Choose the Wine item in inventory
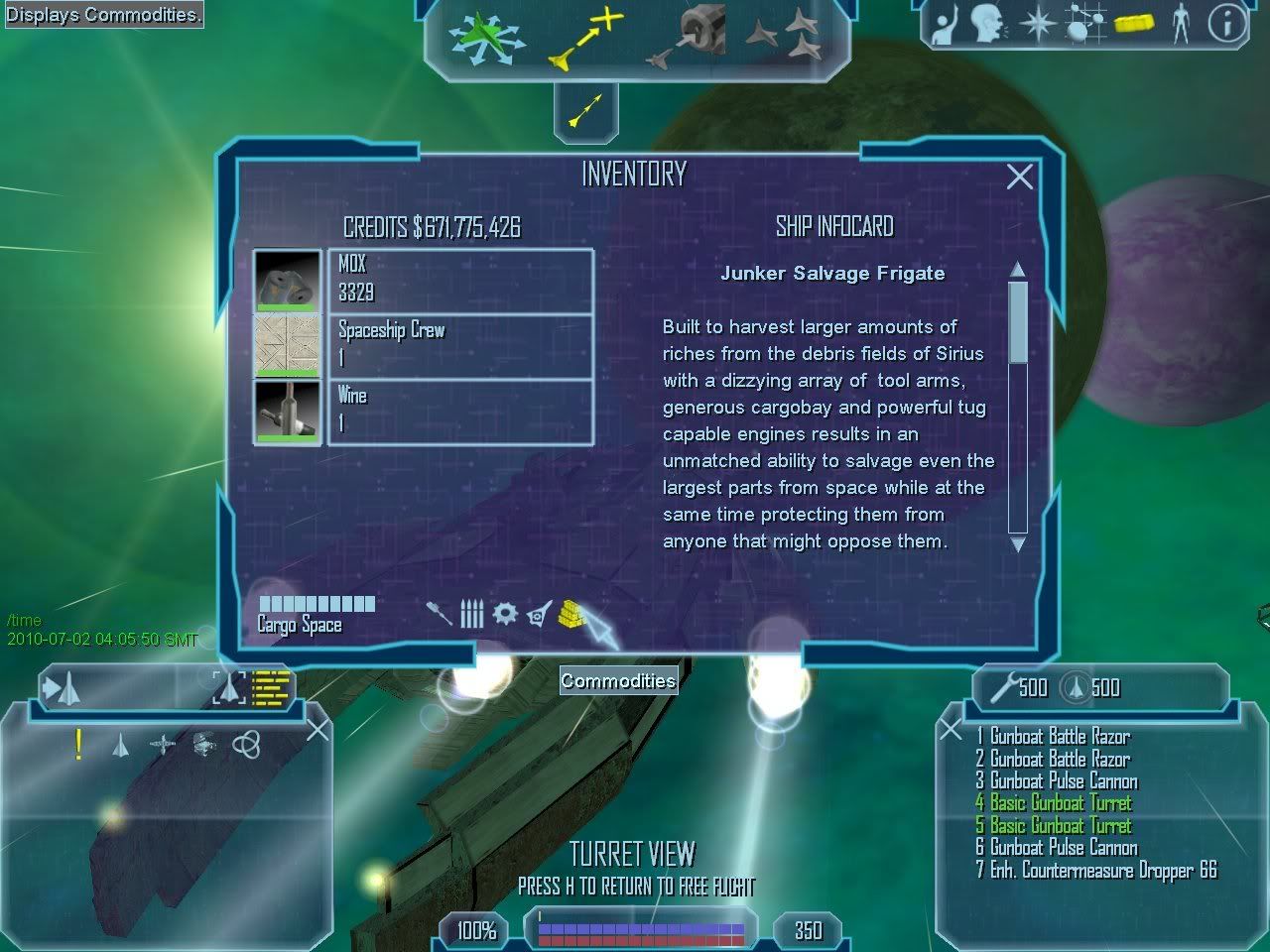1270x952 pixels. point(460,410)
